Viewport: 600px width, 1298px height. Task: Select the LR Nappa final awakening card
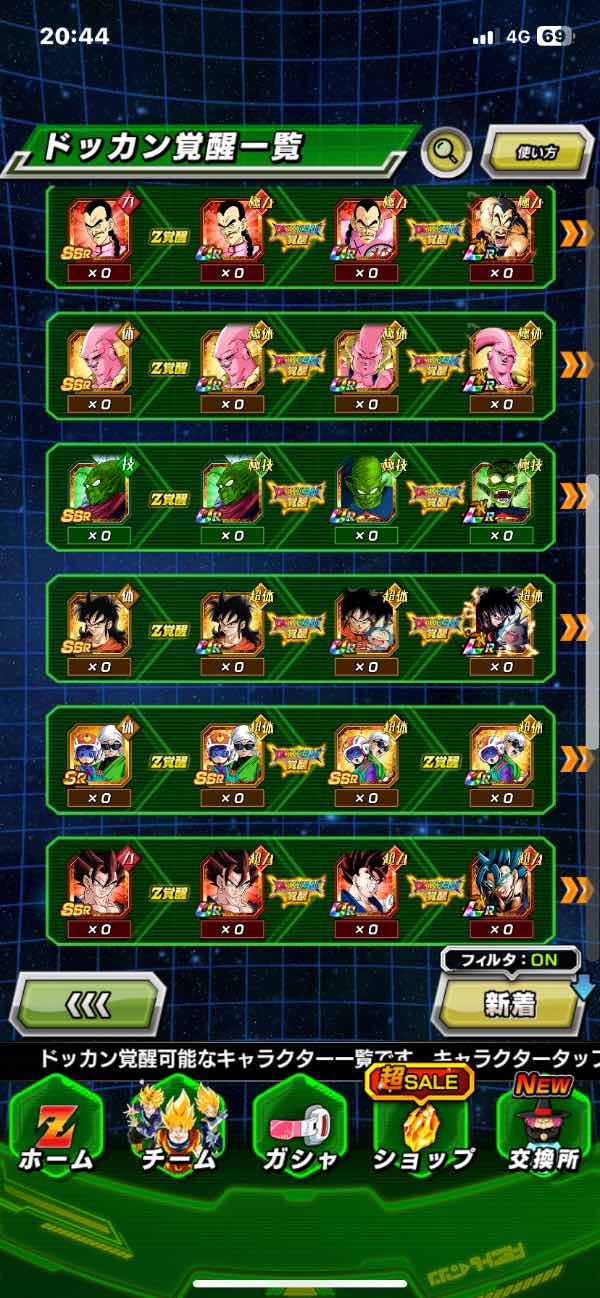coord(502,227)
